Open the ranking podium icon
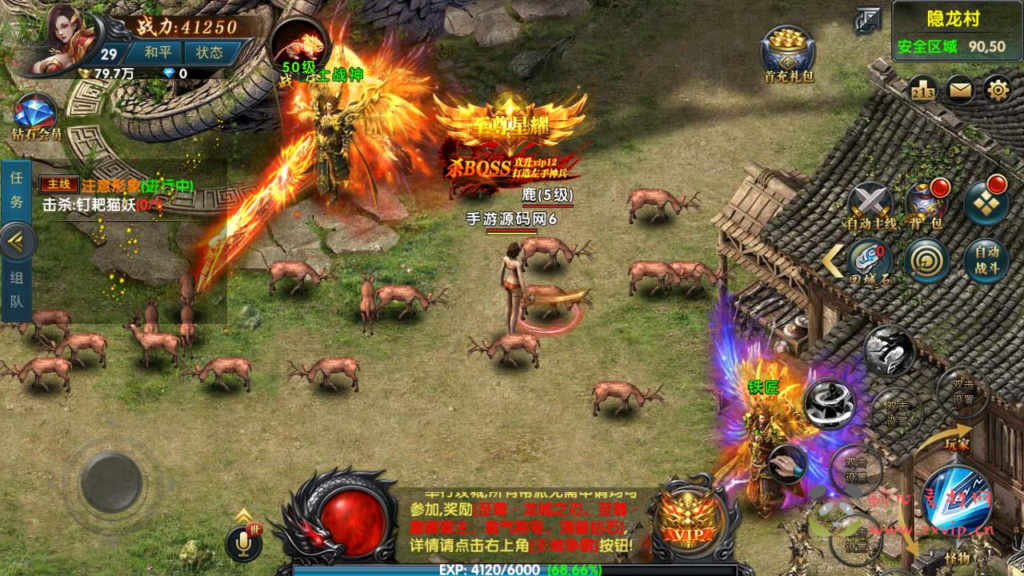Viewport: 1024px width, 576px height. click(922, 90)
